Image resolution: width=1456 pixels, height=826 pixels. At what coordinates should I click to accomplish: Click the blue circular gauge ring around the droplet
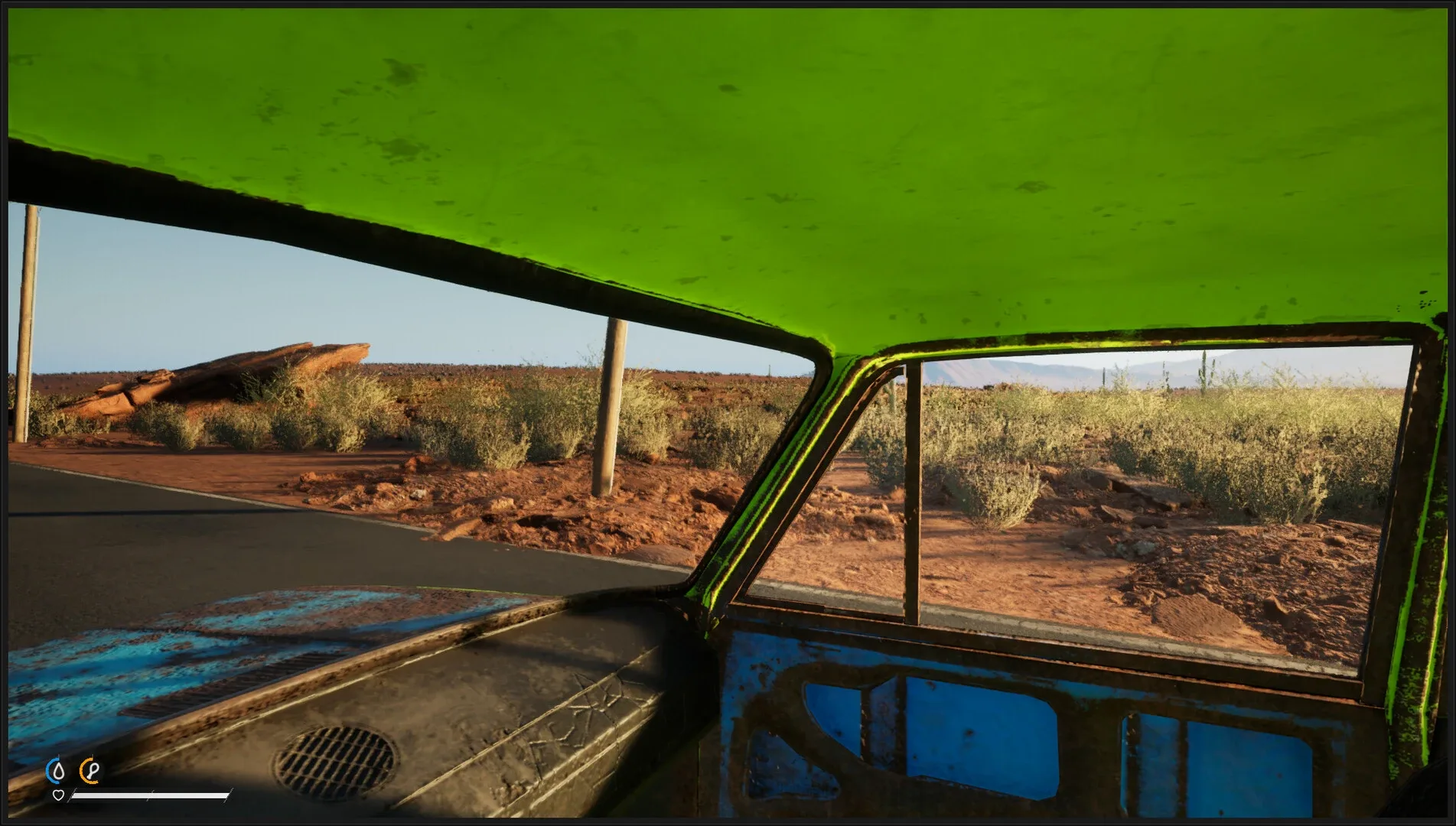coord(48,769)
